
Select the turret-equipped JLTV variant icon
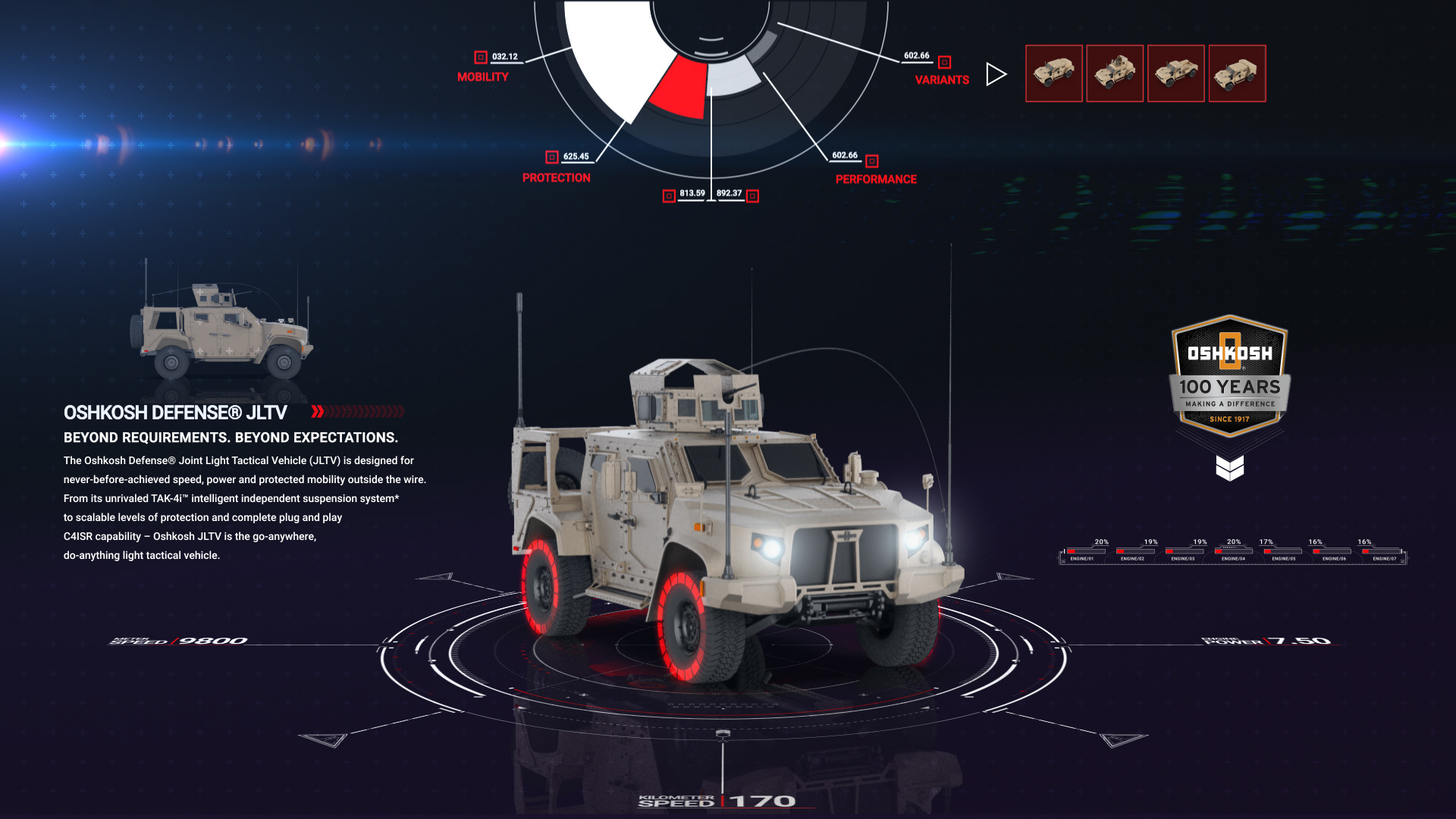pos(1116,73)
